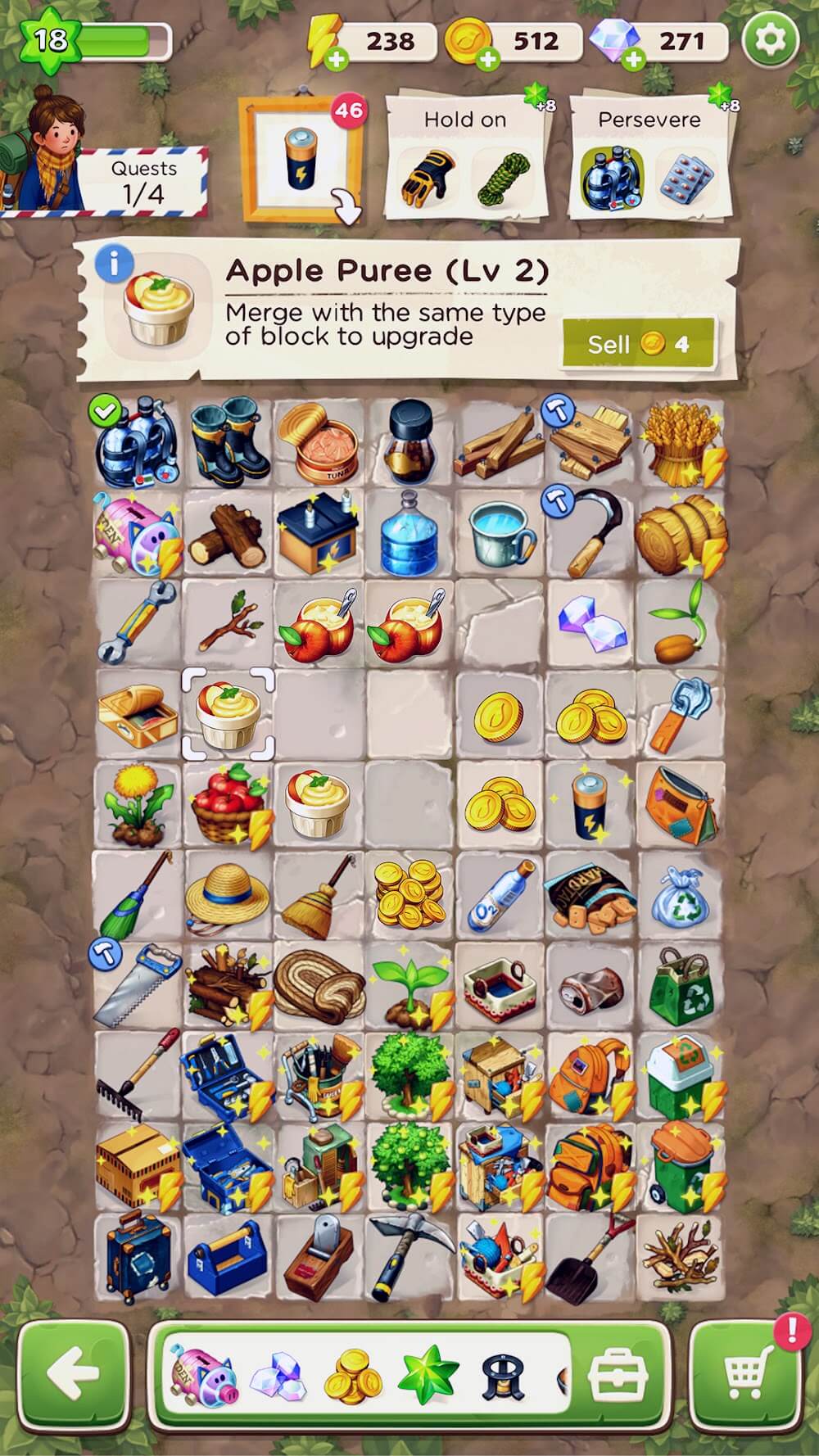The image size is (819, 1456).
Task: Buy more gold coins
Action: (488, 59)
